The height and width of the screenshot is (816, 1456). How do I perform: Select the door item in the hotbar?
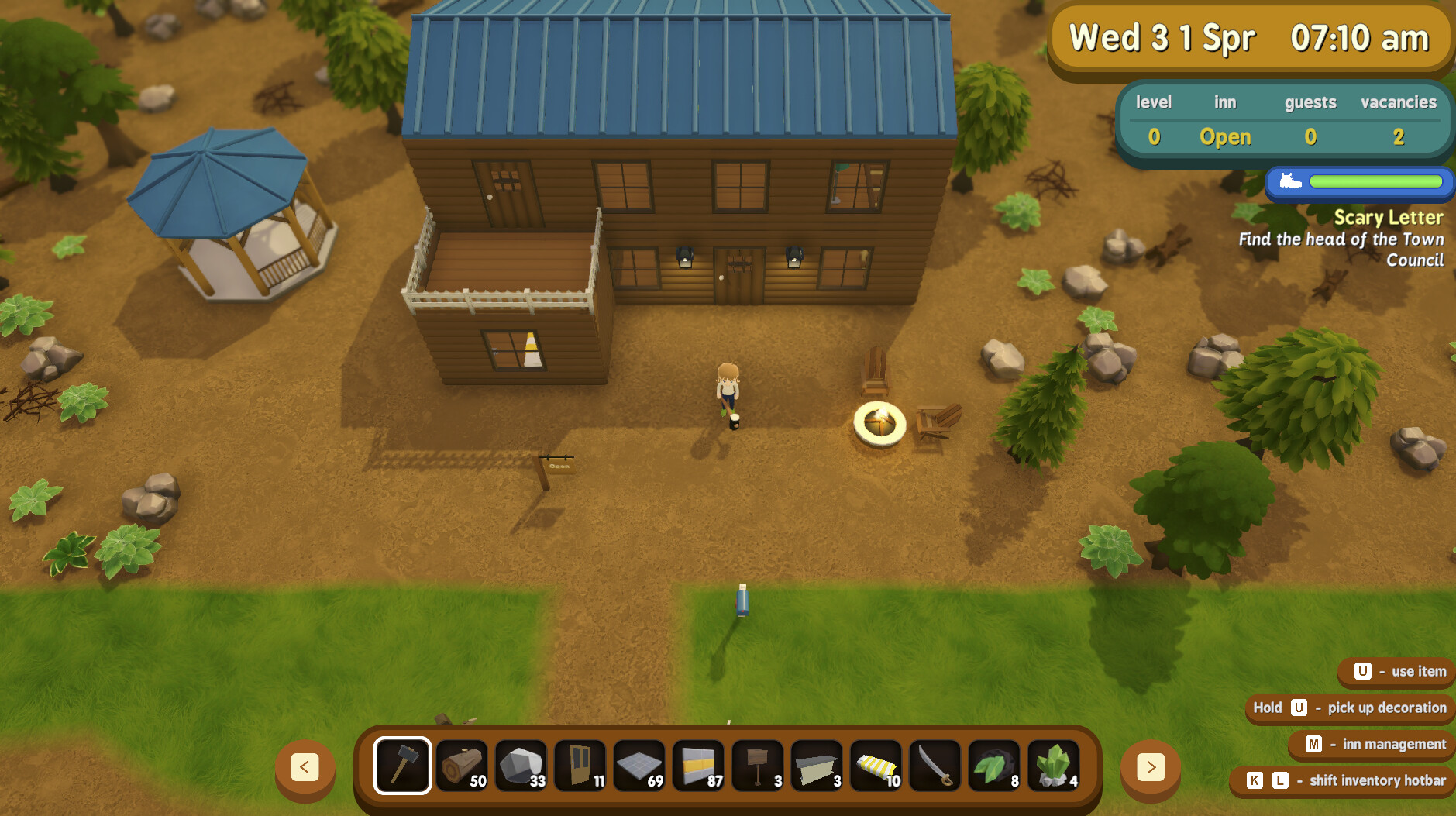580,766
